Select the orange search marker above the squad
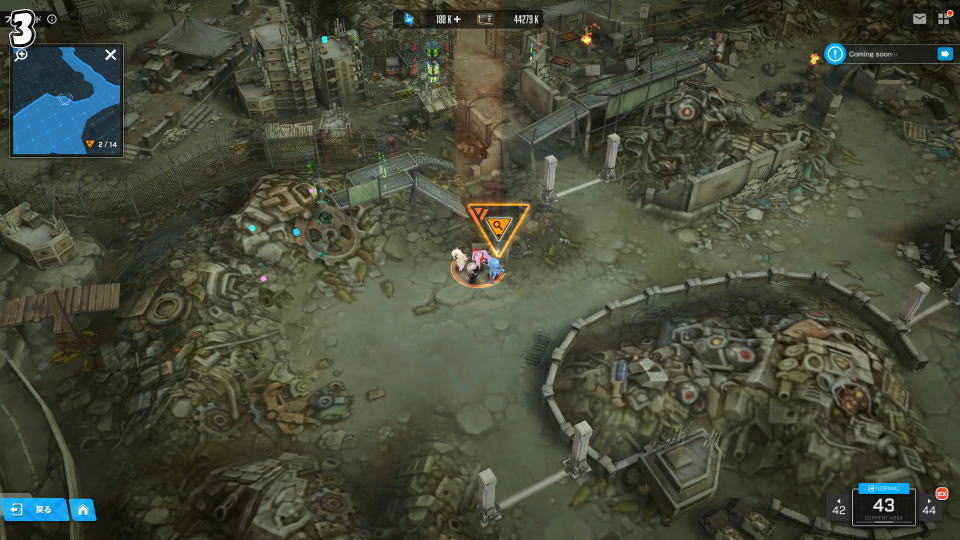The height and width of the screenshot is (540, 960). pyautogui.click(x=497, y=227)
